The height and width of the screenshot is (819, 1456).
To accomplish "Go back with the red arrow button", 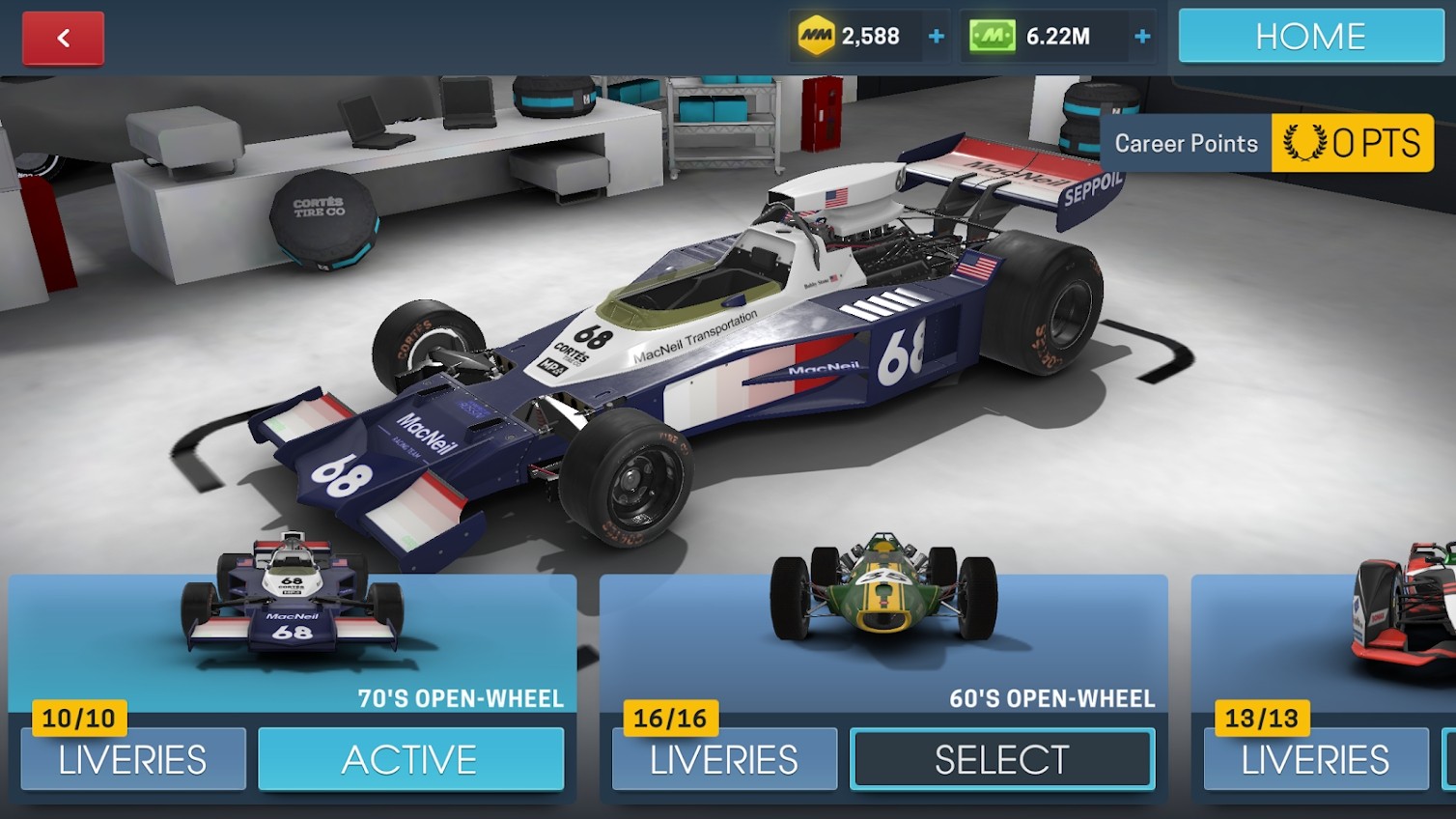I will coord(63,39).
